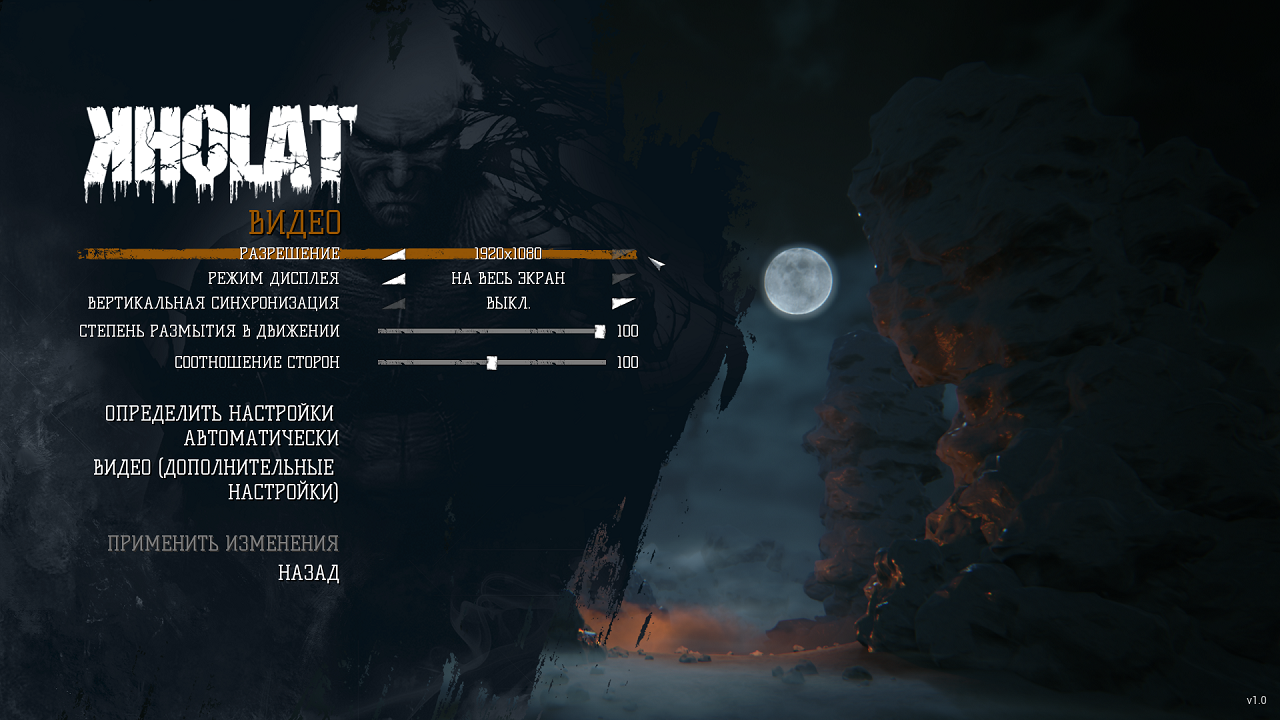This screenshot has height=720, width=1280.
Task: Click left arrow for vertical sync
Action: [394, 304]
